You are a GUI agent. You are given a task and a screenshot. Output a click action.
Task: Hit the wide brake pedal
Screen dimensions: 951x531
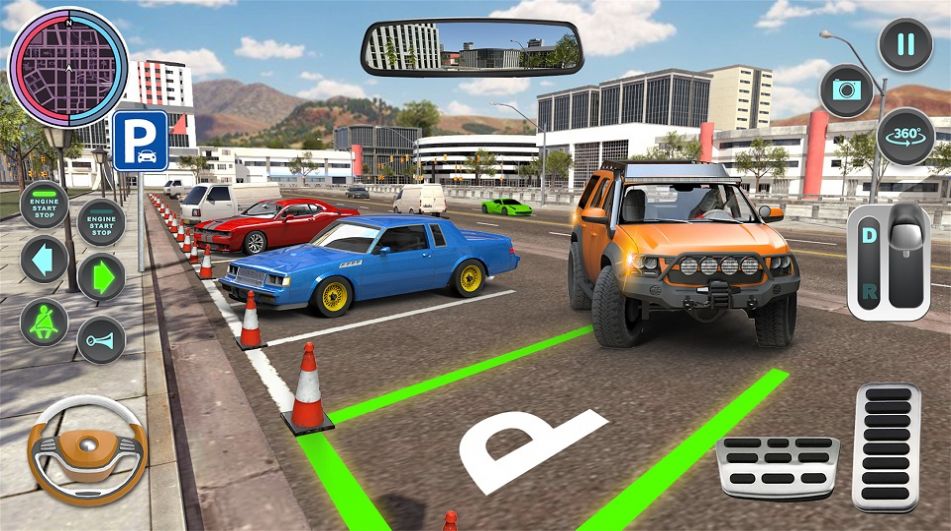click(x=777, y=466)
